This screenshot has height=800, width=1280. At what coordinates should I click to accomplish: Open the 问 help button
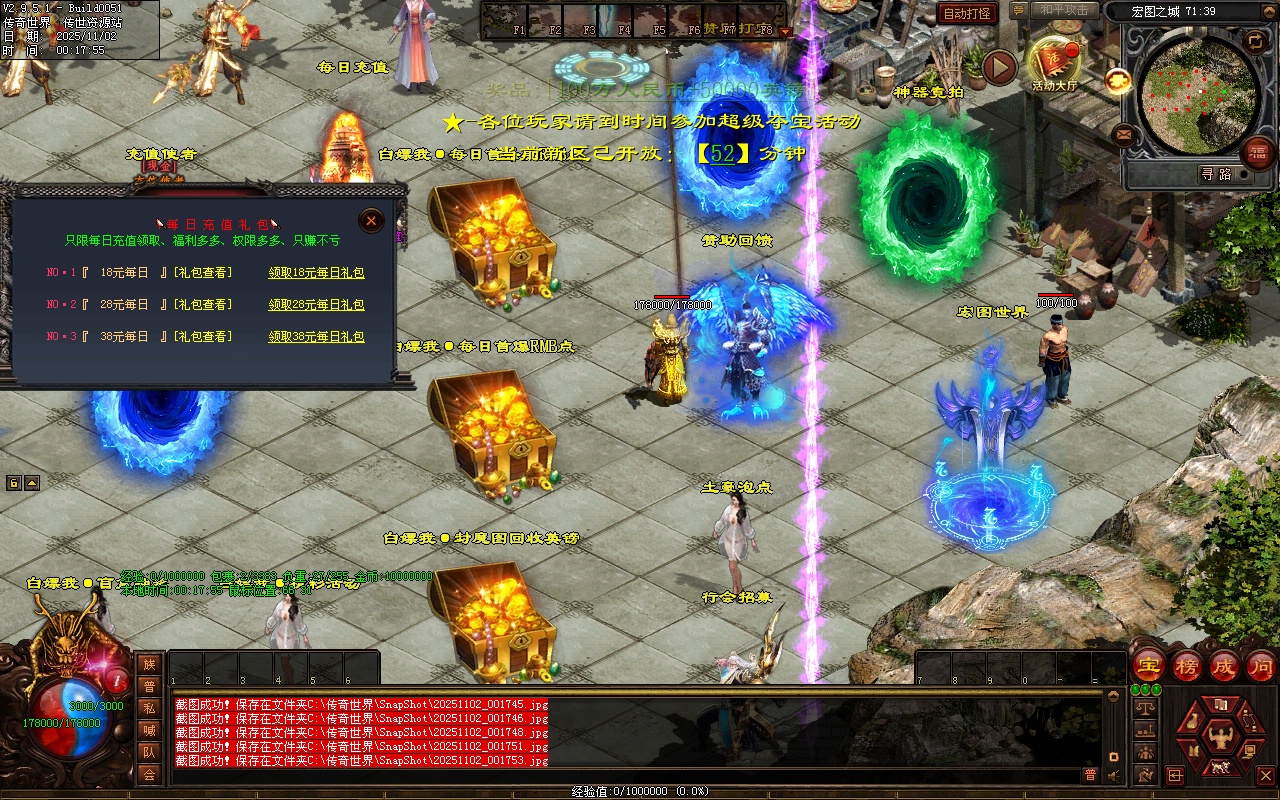[1260, 665]
